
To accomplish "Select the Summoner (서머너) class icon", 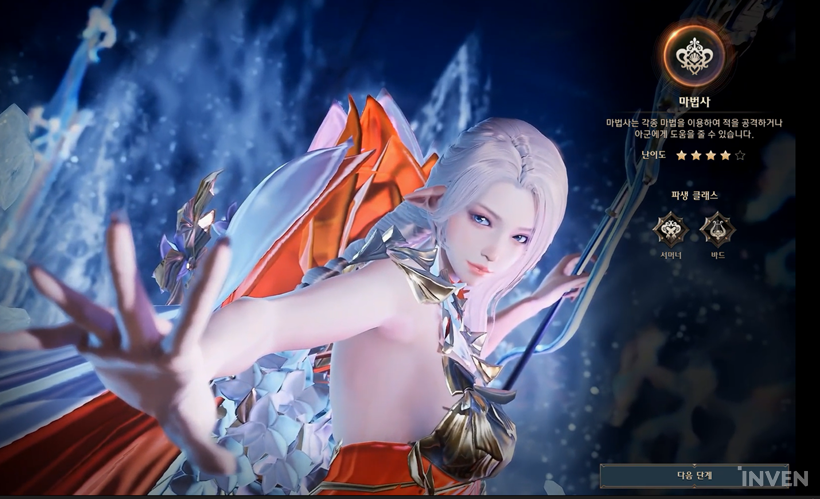I will click(x=669, y=230).
